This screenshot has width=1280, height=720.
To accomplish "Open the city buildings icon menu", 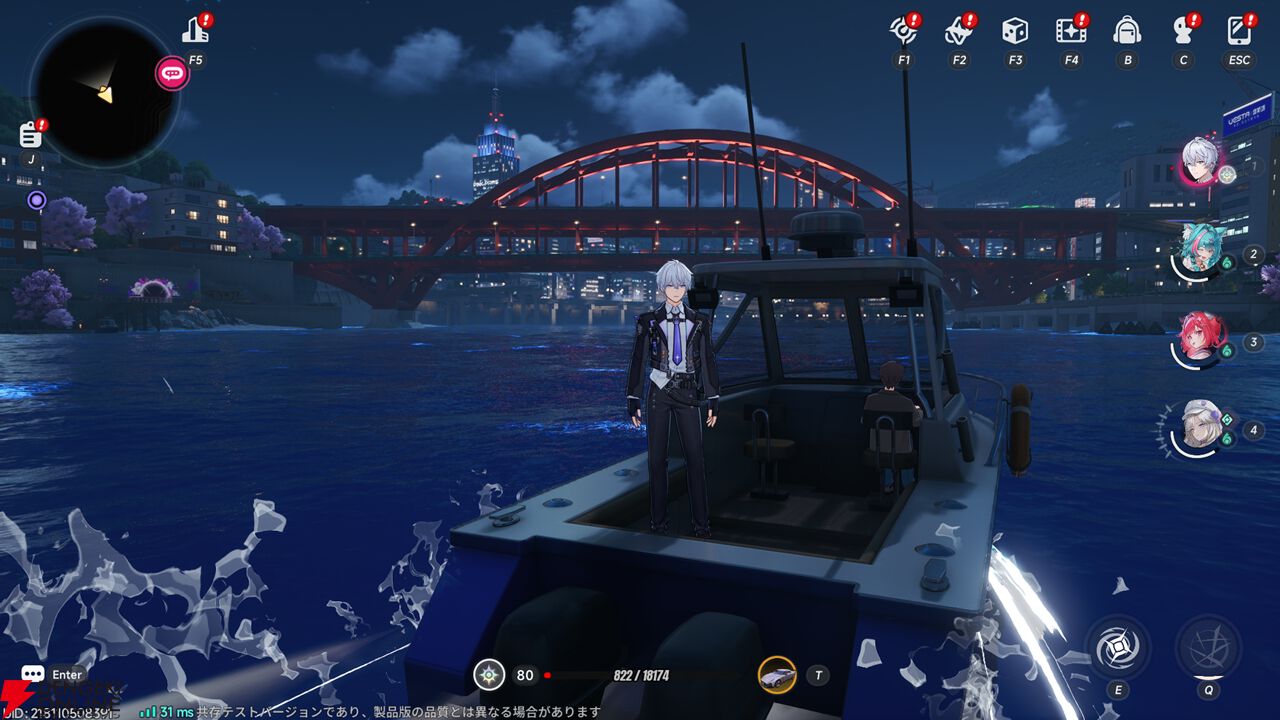I will pos(196,30).
